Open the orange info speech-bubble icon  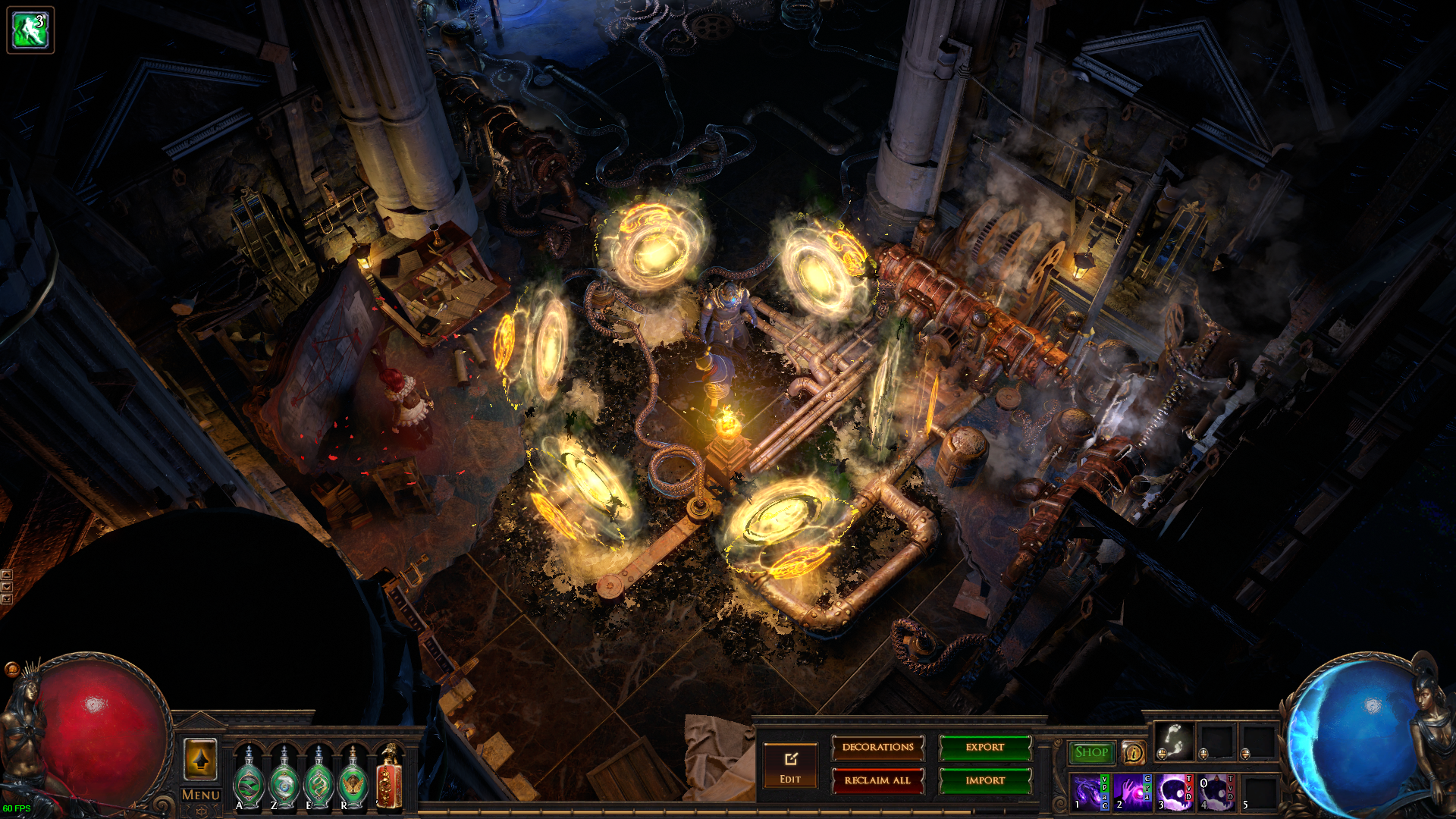click(1133, 752)
